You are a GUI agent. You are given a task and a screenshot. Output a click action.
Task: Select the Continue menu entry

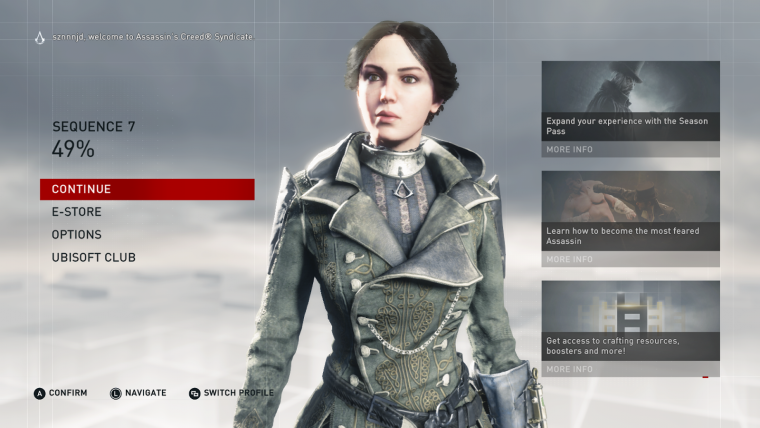(147, 189)
